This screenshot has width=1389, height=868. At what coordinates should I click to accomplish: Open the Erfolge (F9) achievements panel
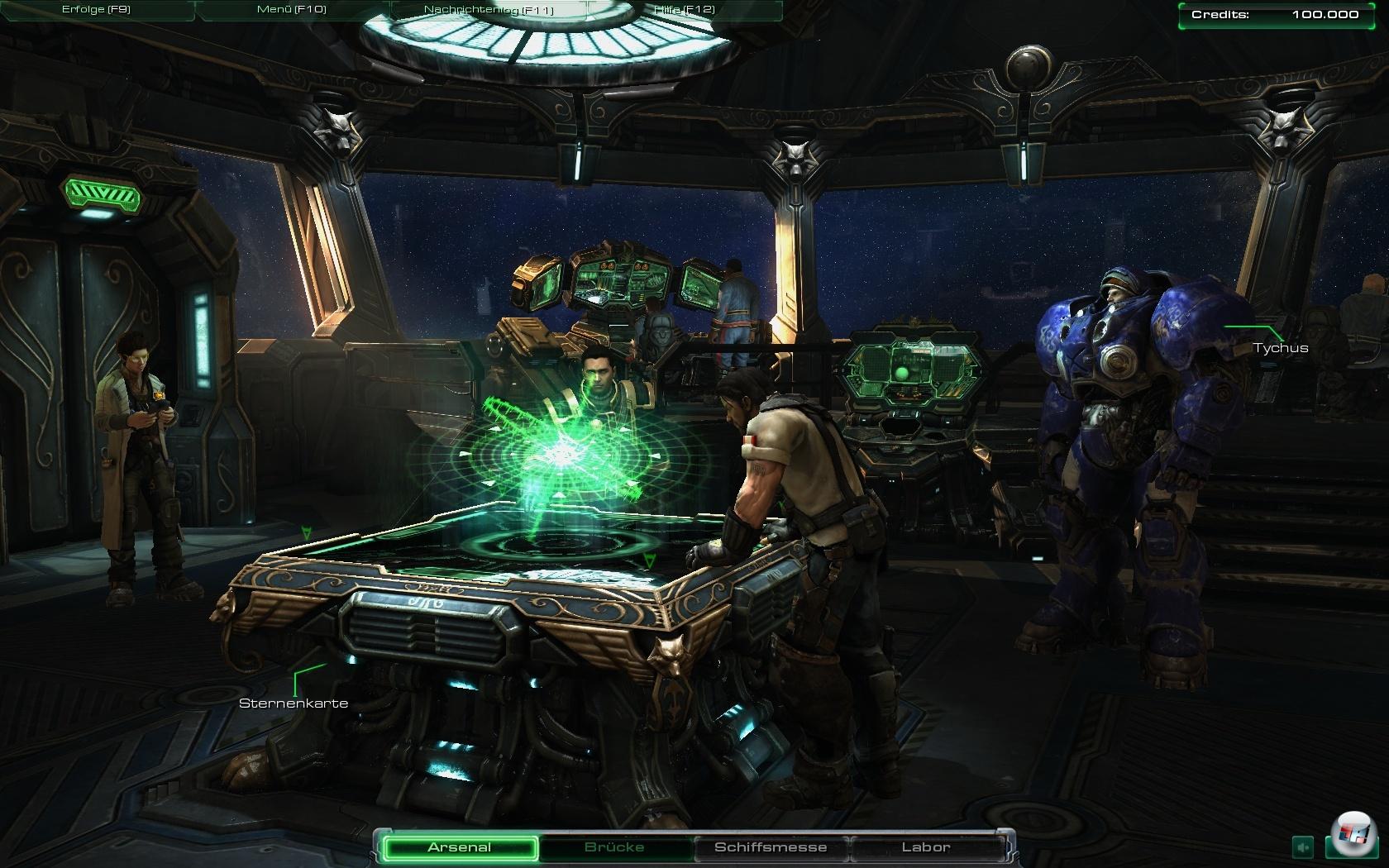click(x=96, y=10)
